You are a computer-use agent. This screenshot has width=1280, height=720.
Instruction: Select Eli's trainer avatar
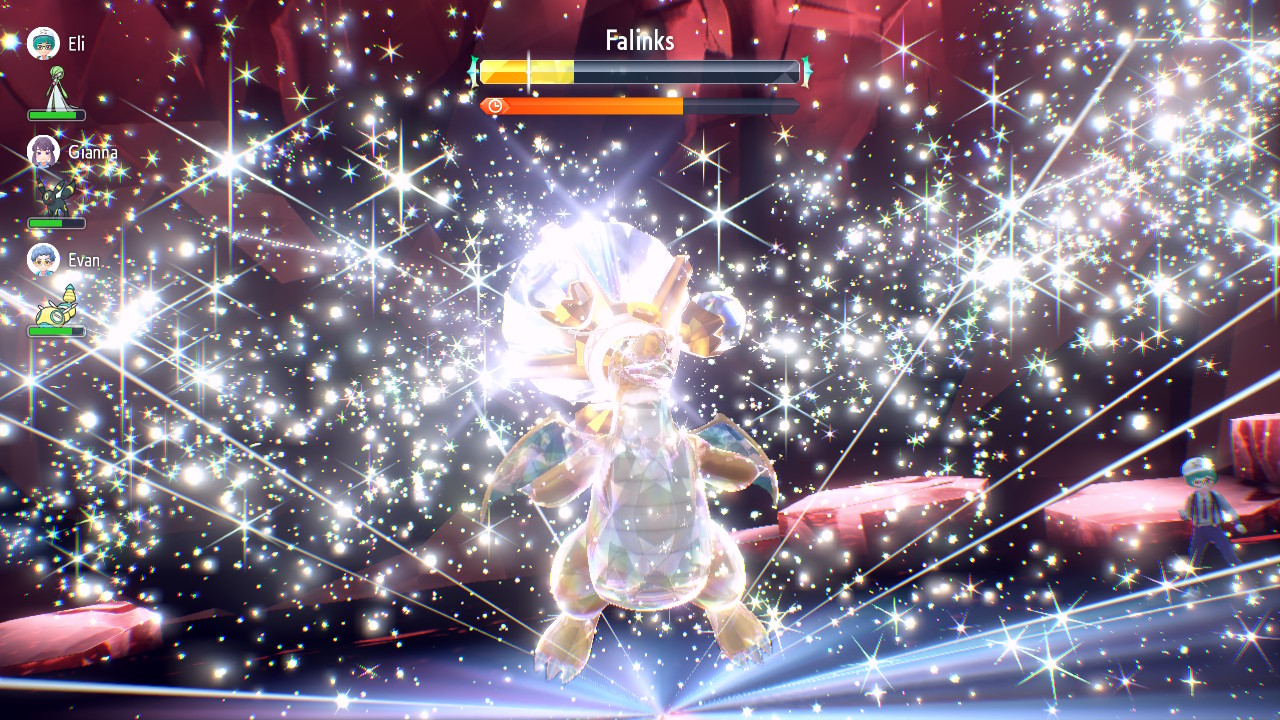43,43
